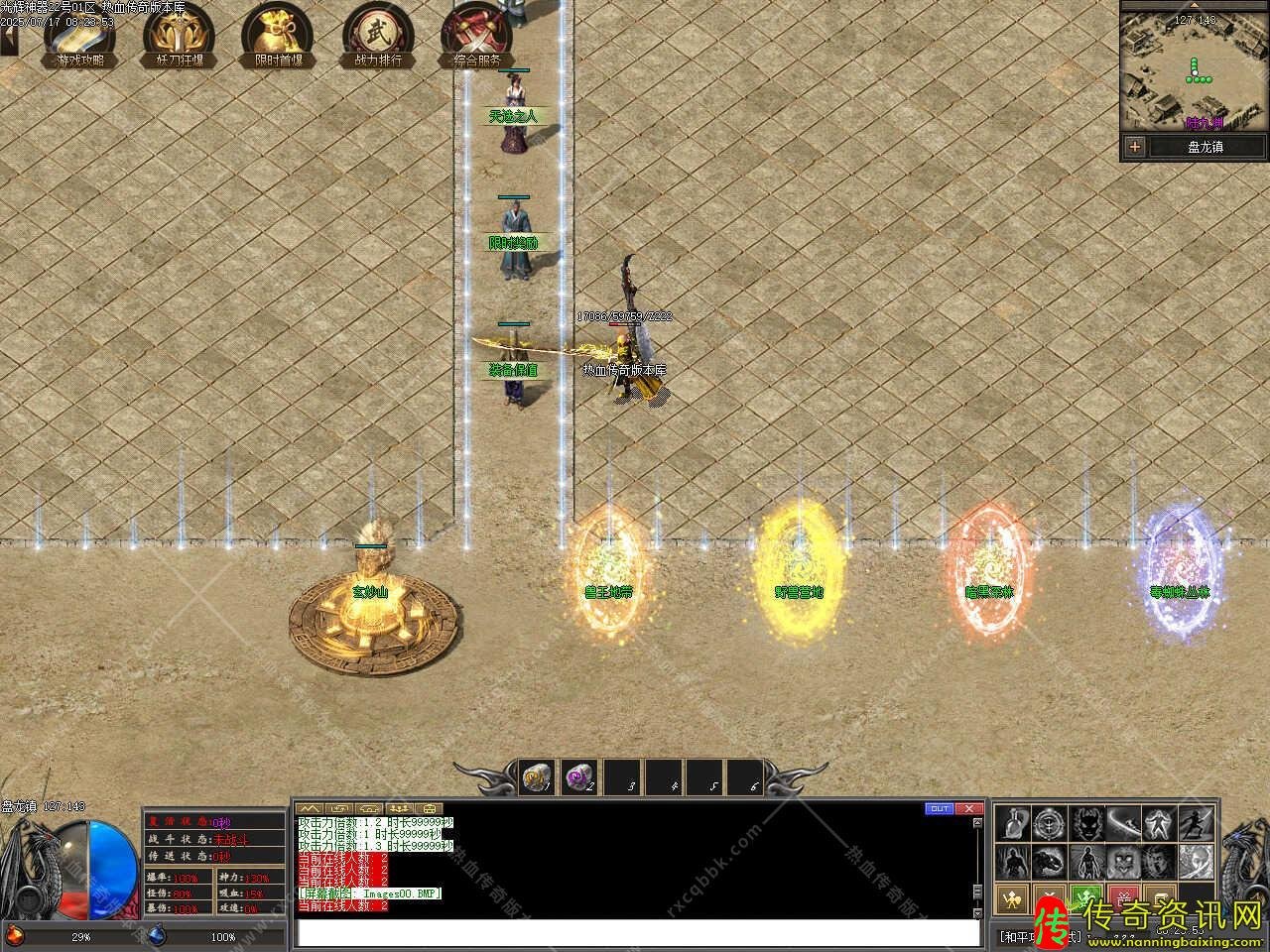Screen dimensions: 1270x952
Task: Use the gold scroll in hotbar slot 1
Action: click(538, 776)
